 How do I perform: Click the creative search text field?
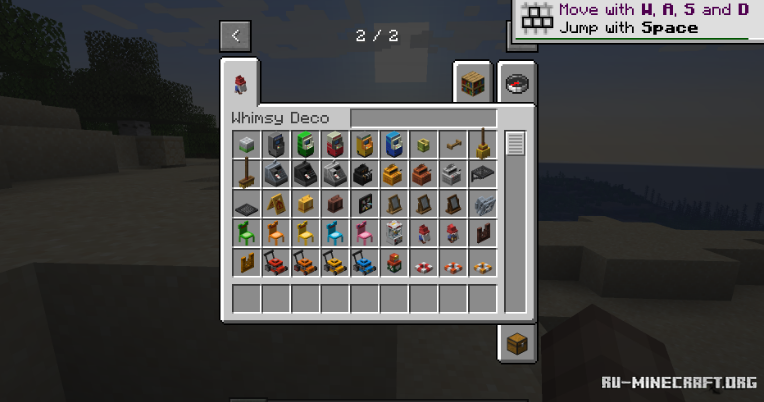coord(423,118)
